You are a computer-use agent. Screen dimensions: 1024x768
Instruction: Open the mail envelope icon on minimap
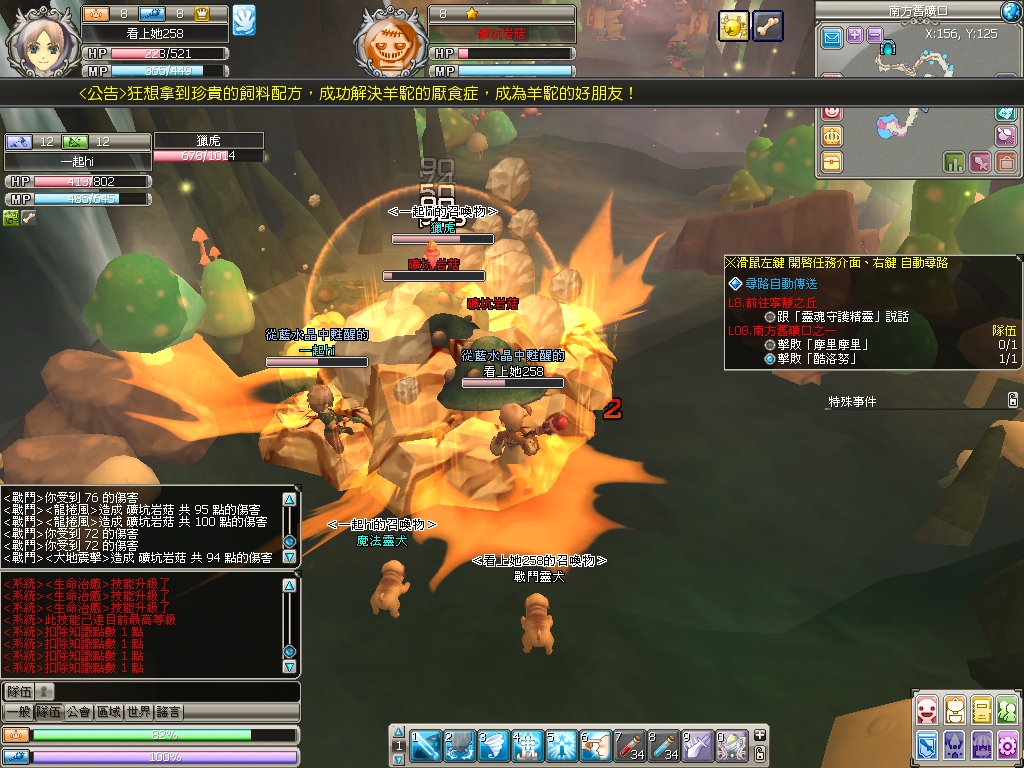tap(832, 38)
